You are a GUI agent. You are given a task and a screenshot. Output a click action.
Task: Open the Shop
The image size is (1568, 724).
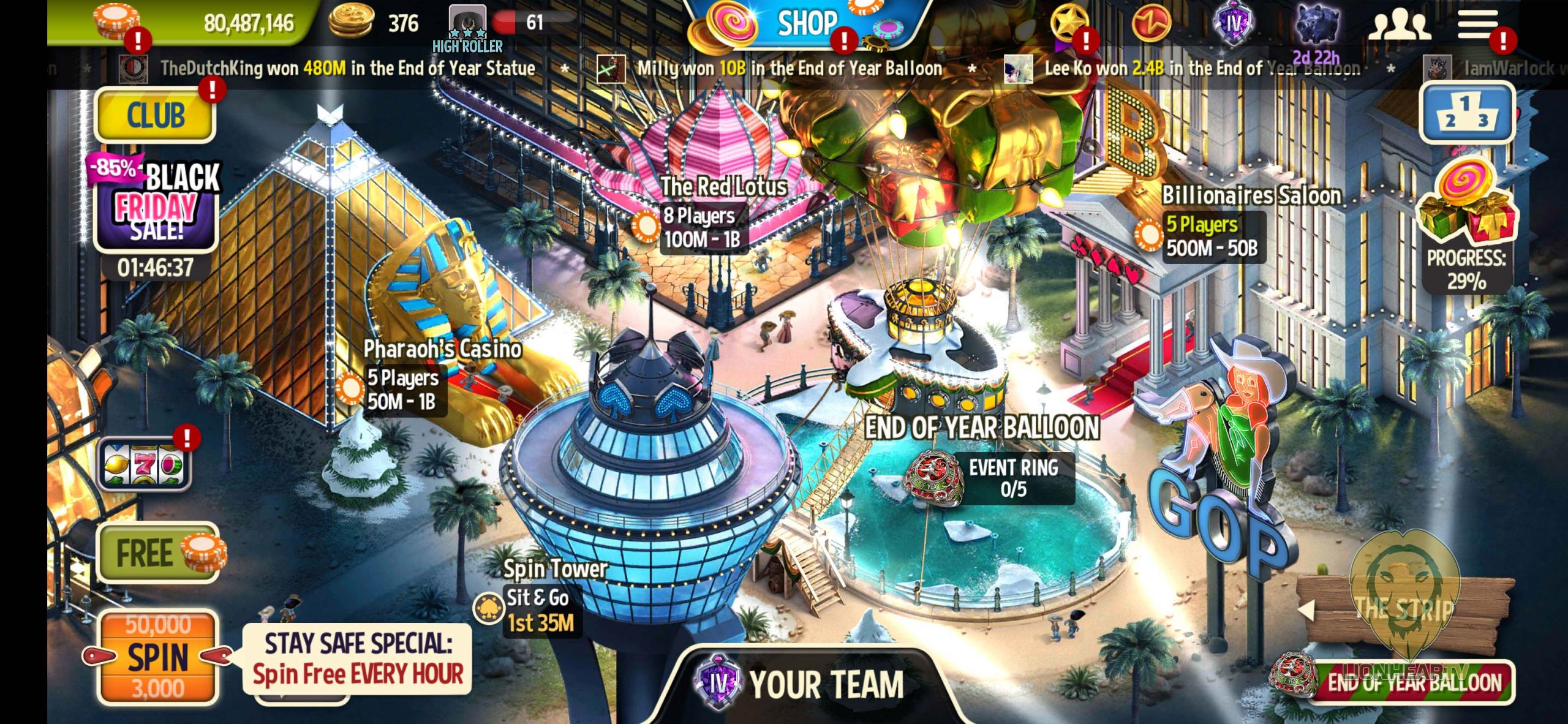coord(806,25)
